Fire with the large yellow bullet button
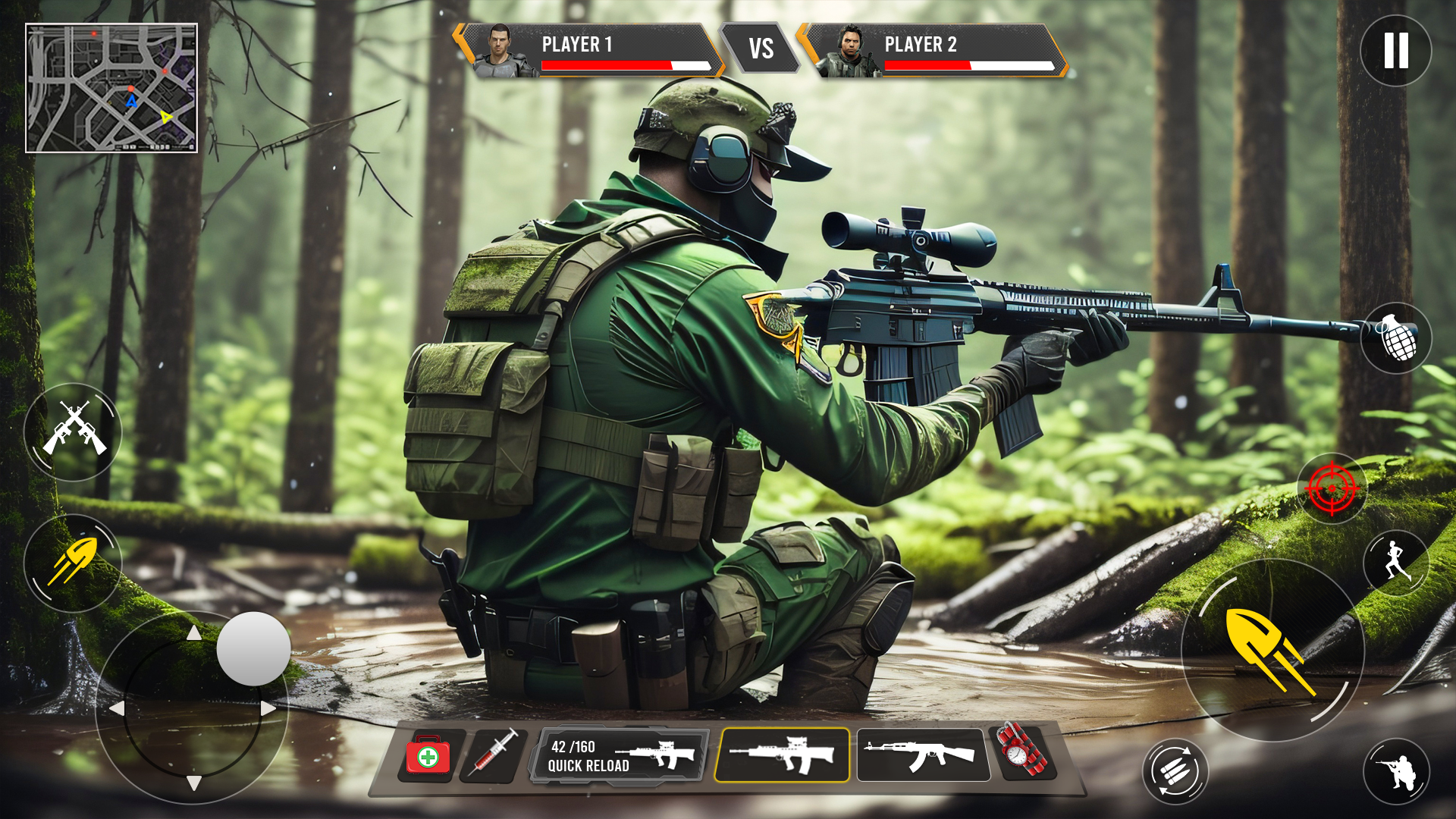The height and width of the screenshot is (819, 1456). click(x=1272, y=650)
